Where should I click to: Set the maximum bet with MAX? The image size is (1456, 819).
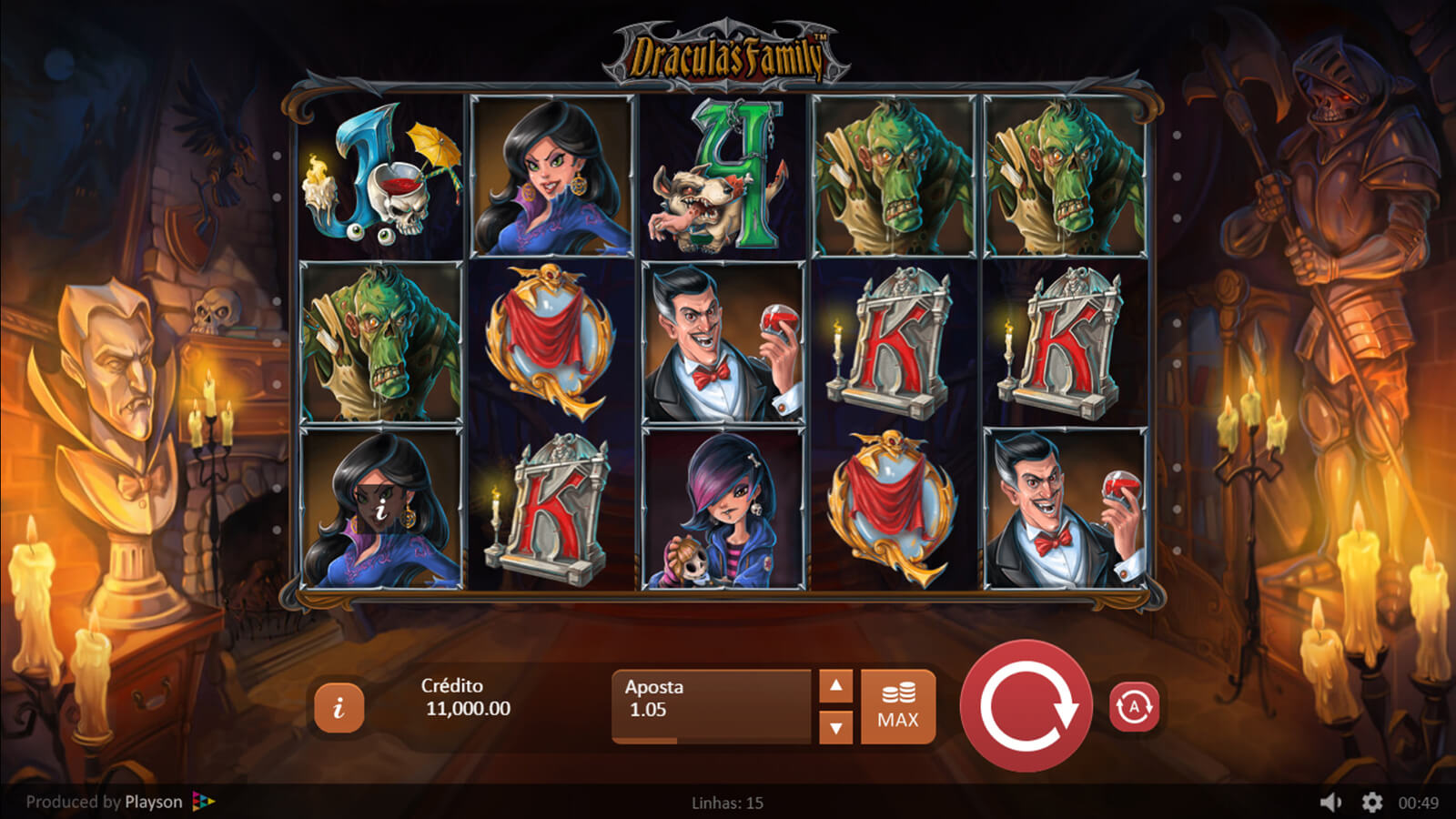898,706
